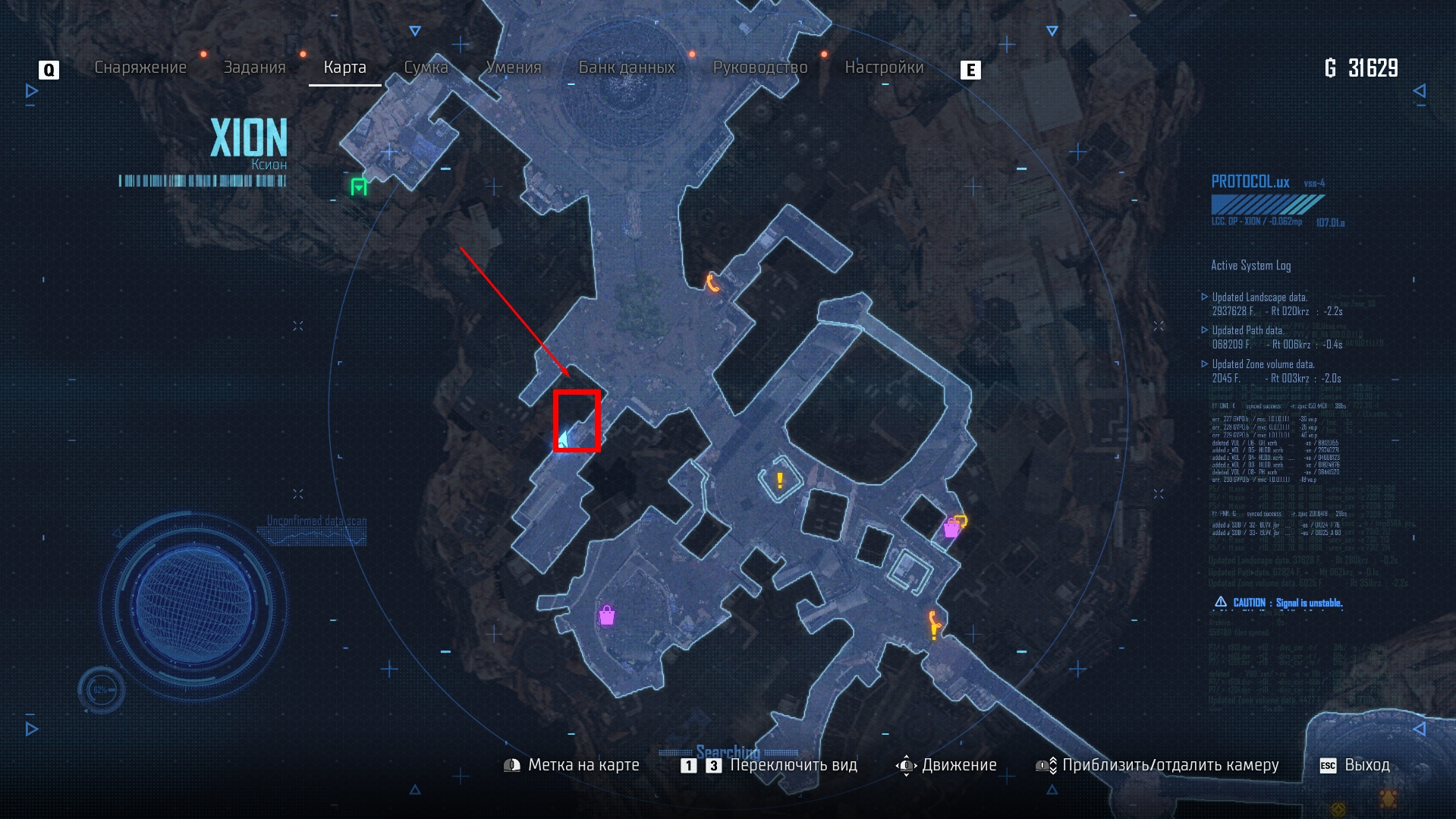This screenshot has height=819, width=1456.
Task: Open the Снаряжение tab
Action: click(x=140, y=68)
